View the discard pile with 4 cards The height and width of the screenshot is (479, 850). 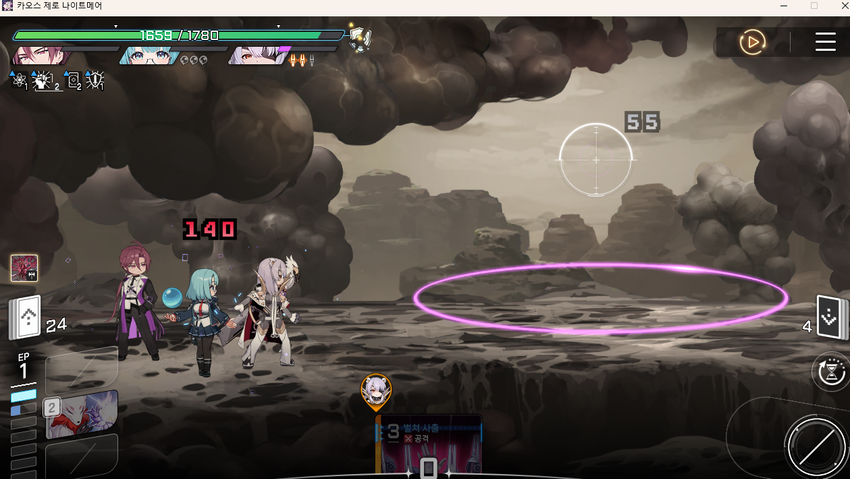pyautogui.click(x=832, y=319)
